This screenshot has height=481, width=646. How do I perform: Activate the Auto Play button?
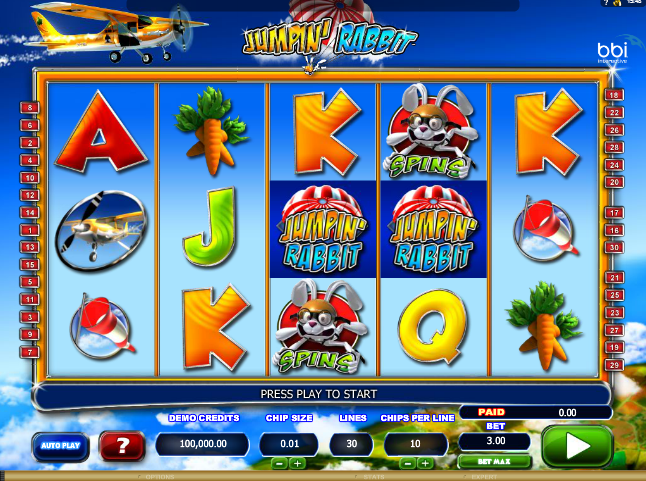coord(62,446)
